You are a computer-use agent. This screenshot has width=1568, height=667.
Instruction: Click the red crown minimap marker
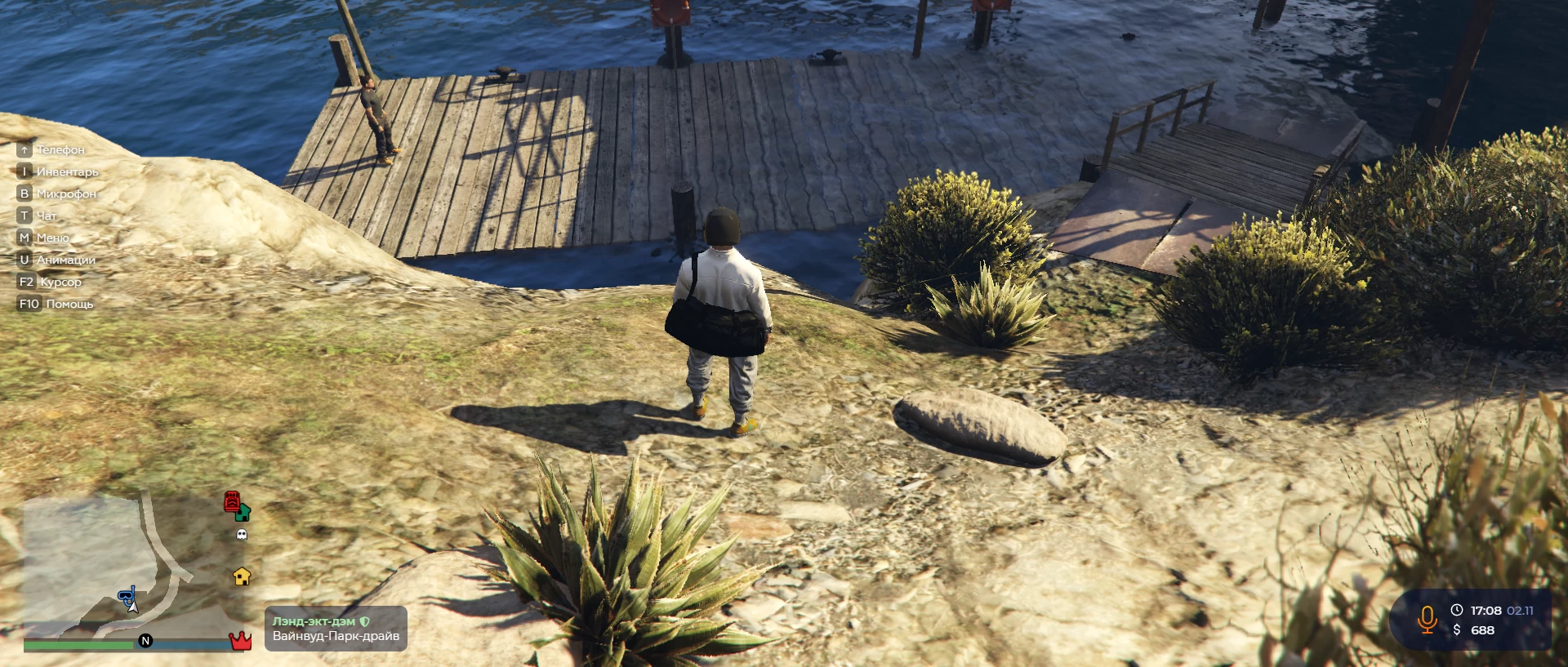(x=240, y=640)
